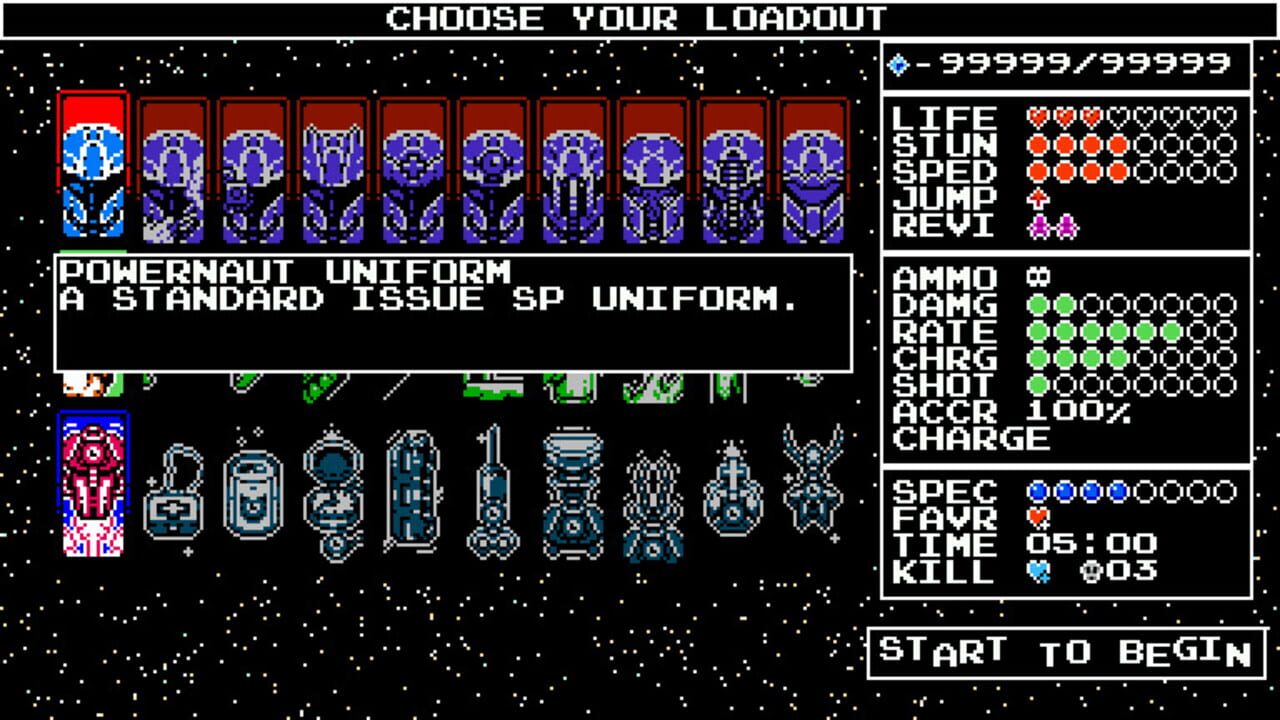
Task: Toggle the first blue SPEC orb
Action: tap(1037, 491)
